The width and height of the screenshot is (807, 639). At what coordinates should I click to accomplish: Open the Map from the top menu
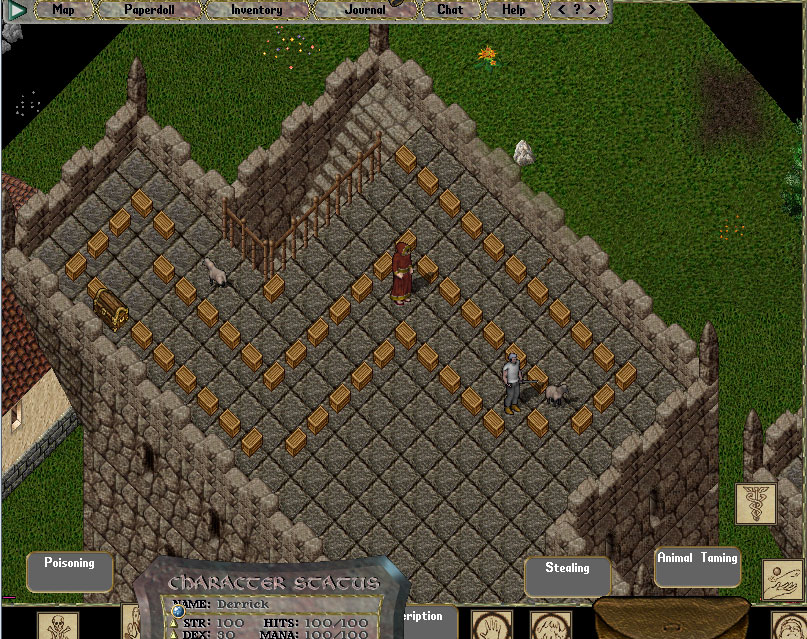coord(63,10)
